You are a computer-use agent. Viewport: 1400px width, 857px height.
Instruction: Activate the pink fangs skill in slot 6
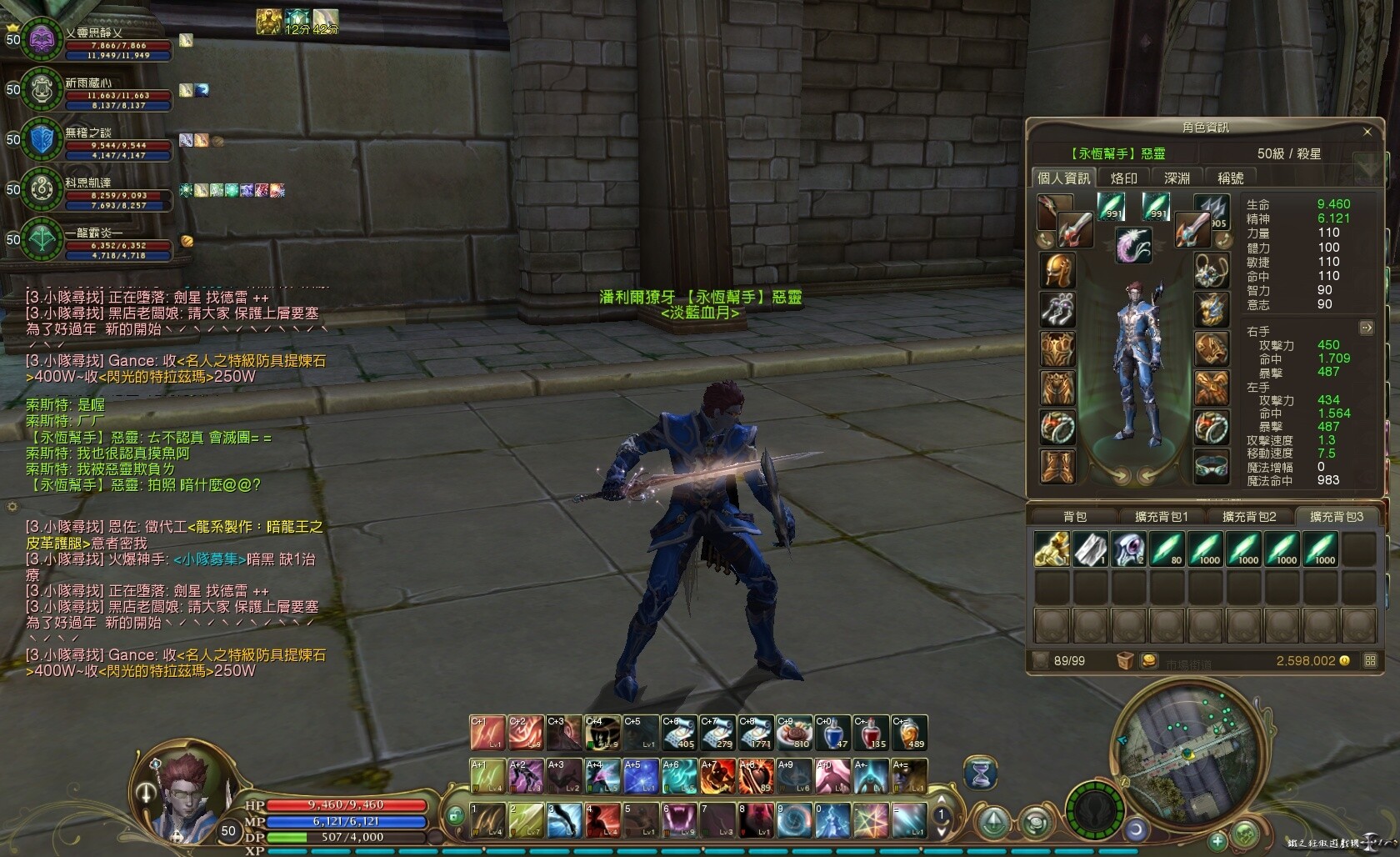click(x=678, y=820)
